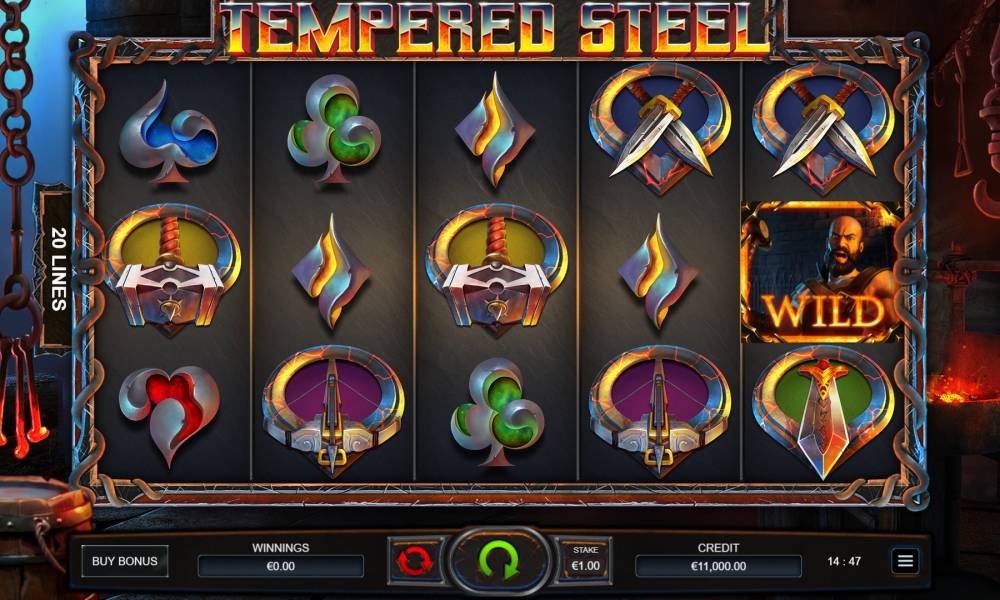The width and height of the screenshot is (1000, 600).
Task: Click the 20 Lines paylines tab
Action: pos(55,268)
